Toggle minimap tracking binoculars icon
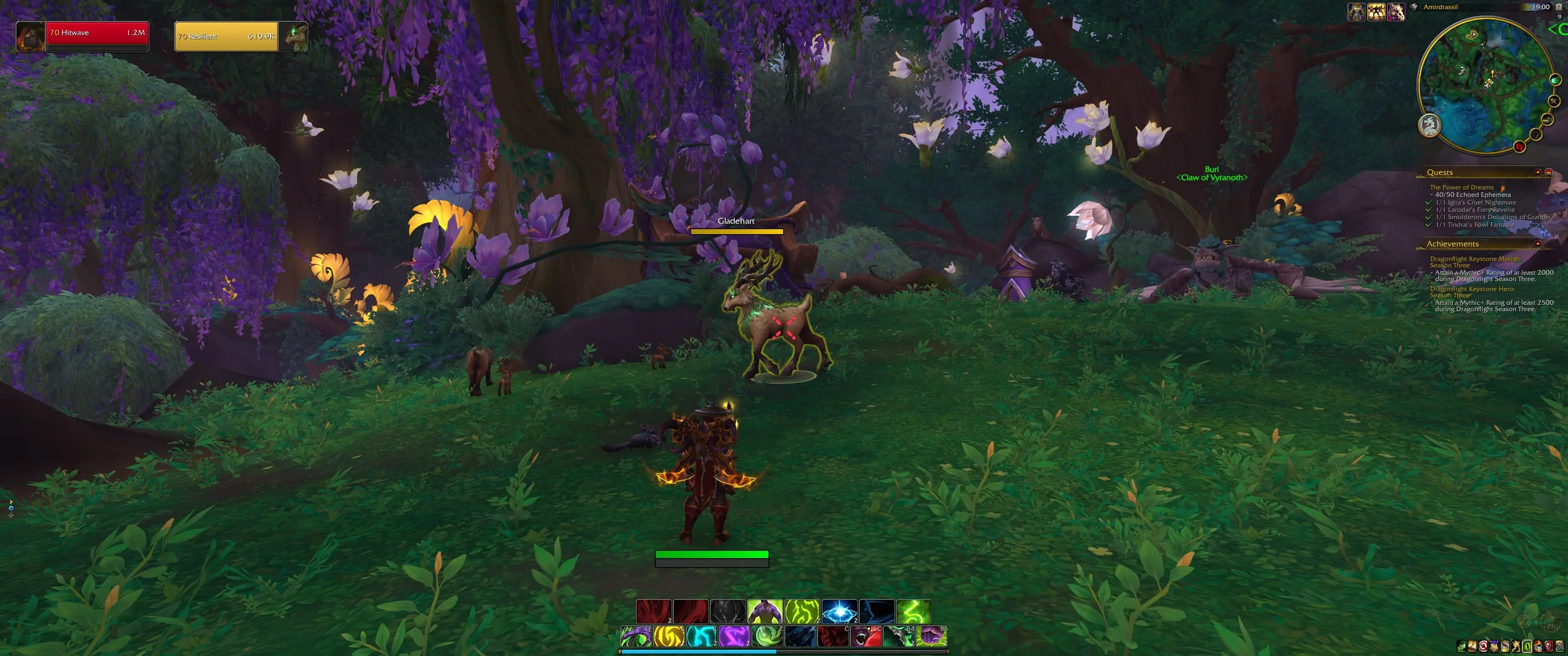Image resolution: width=1568 pixels, height=656 pixels. tap(1413, 7)
